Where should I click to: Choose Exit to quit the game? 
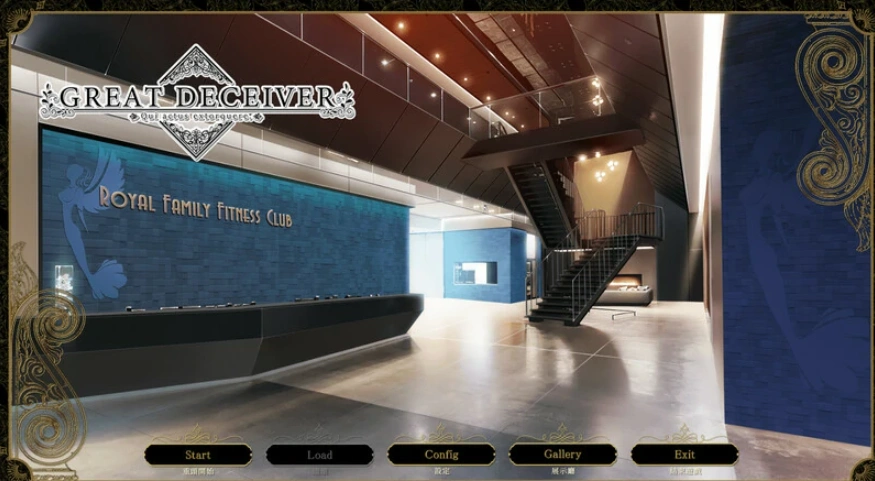[x=684, y=455]
